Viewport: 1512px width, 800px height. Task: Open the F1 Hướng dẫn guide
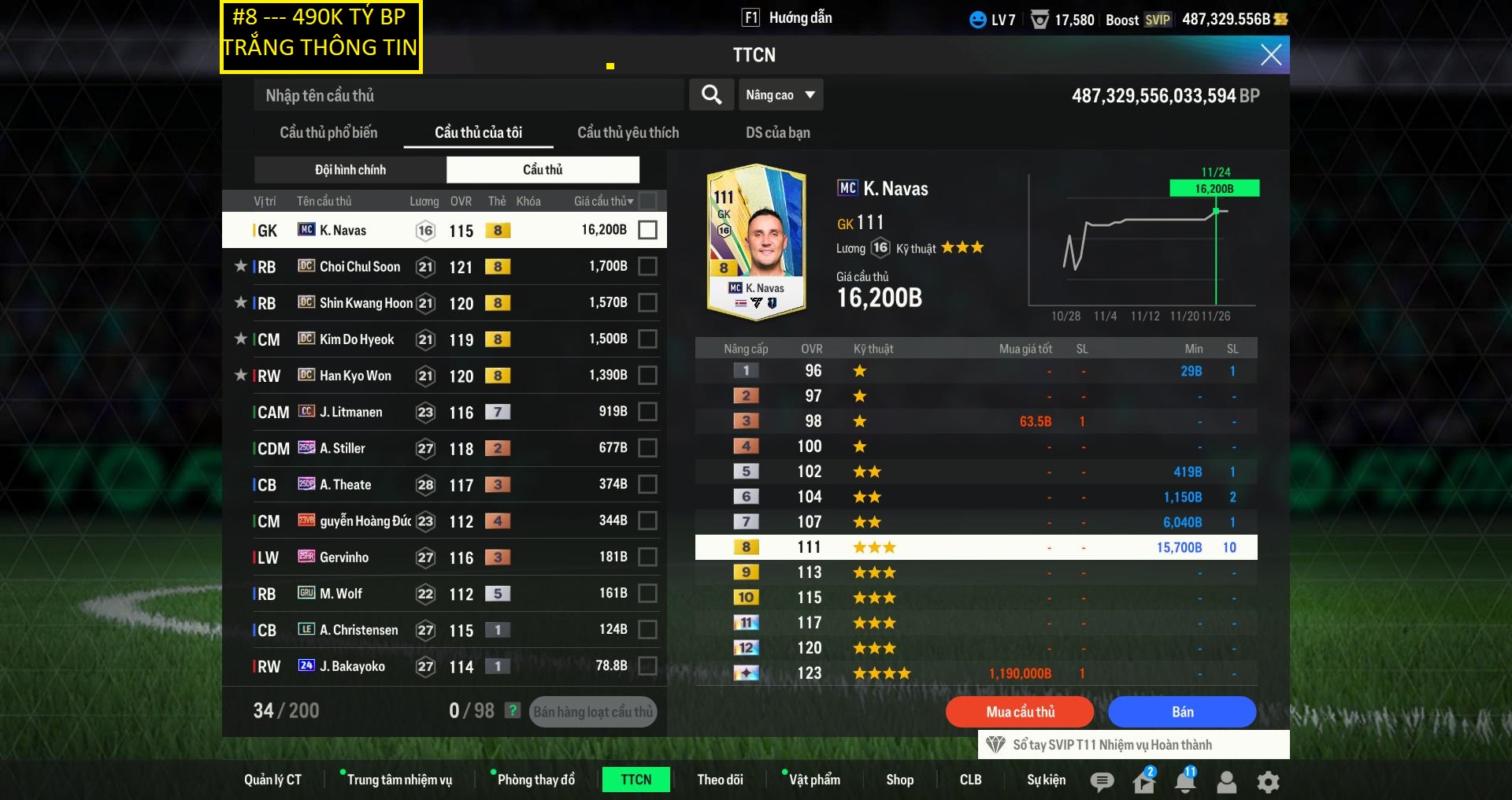click(787, 18)
